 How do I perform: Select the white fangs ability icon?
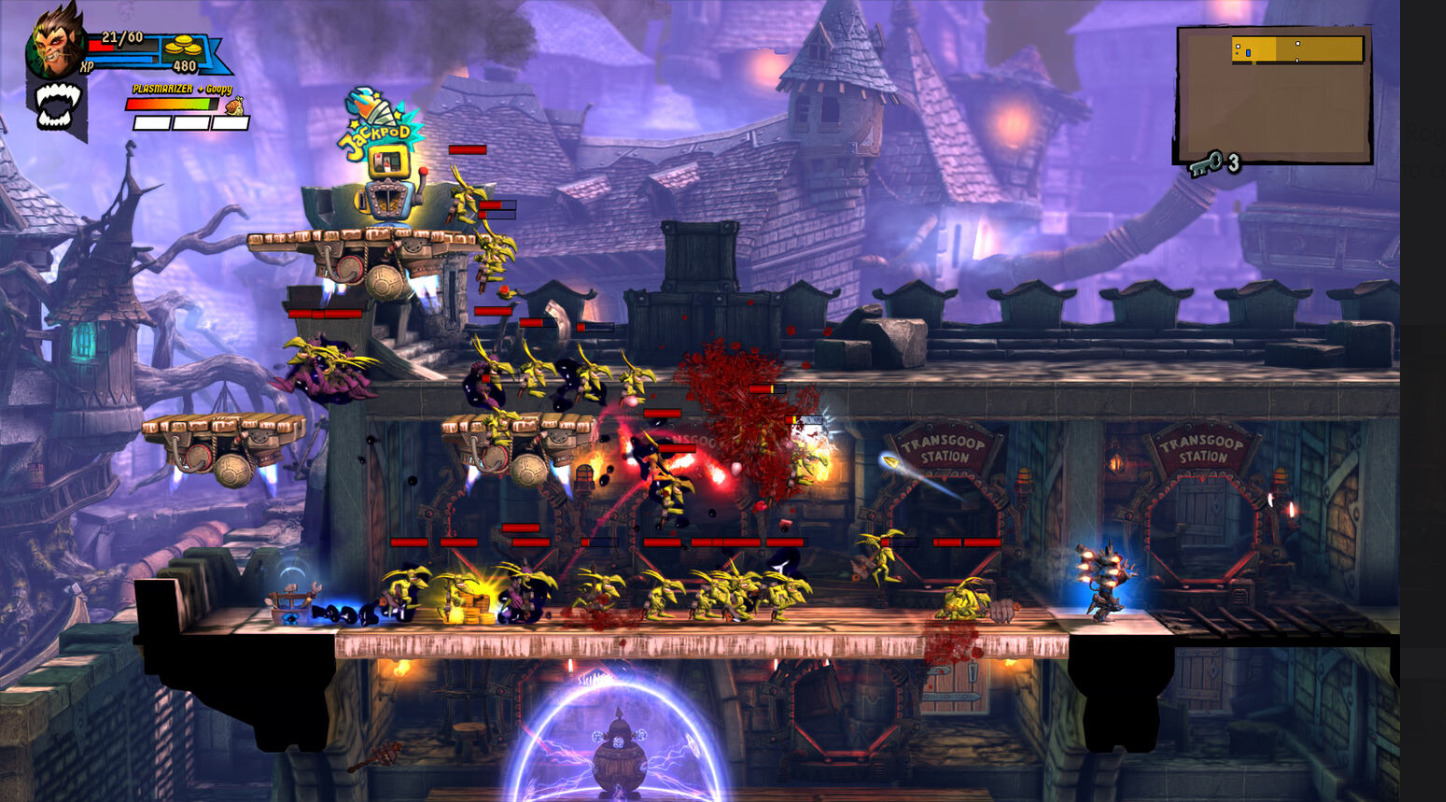57,105
